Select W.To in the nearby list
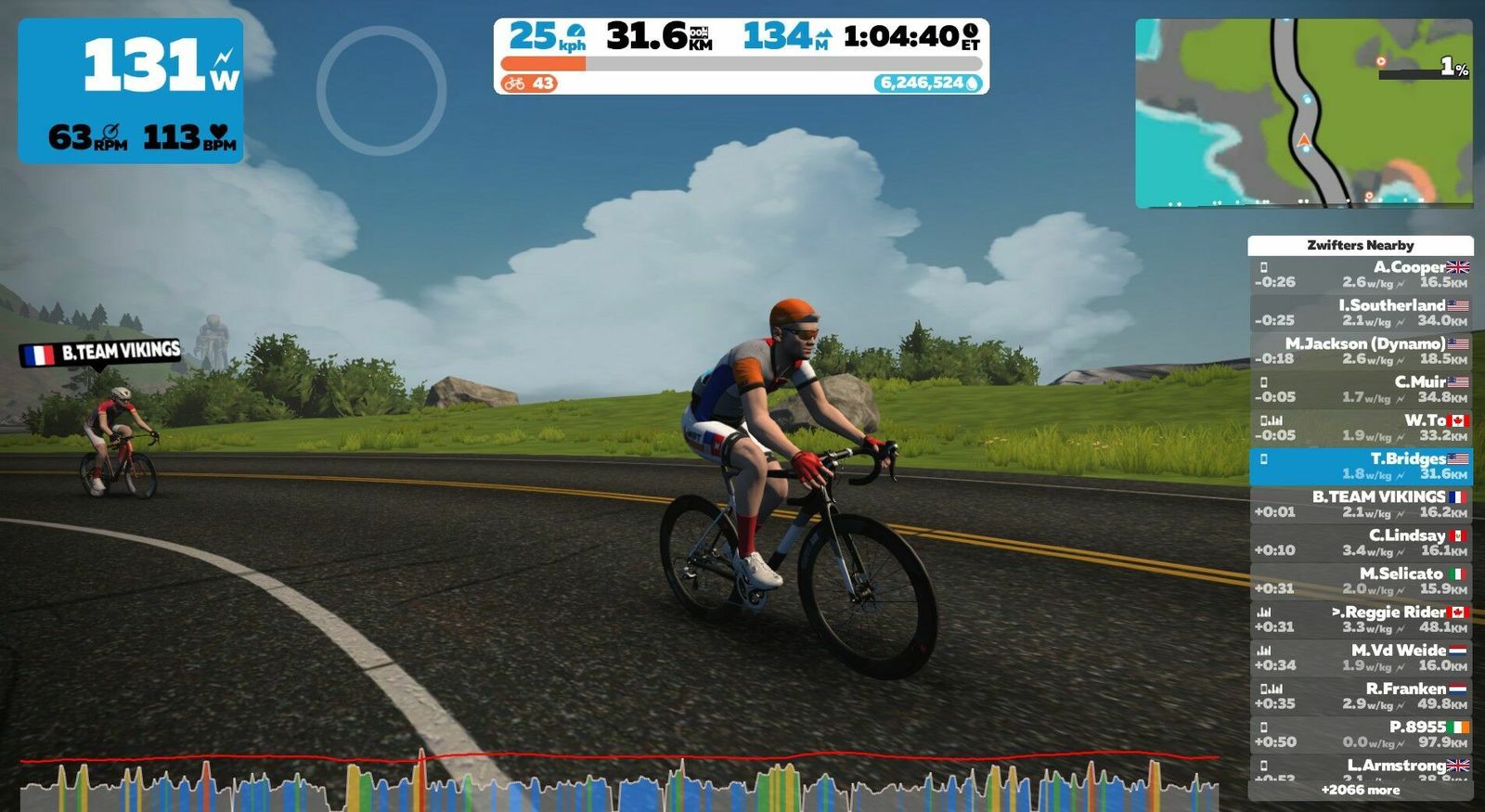The image size is (1485, 812). pos(1361,427)
